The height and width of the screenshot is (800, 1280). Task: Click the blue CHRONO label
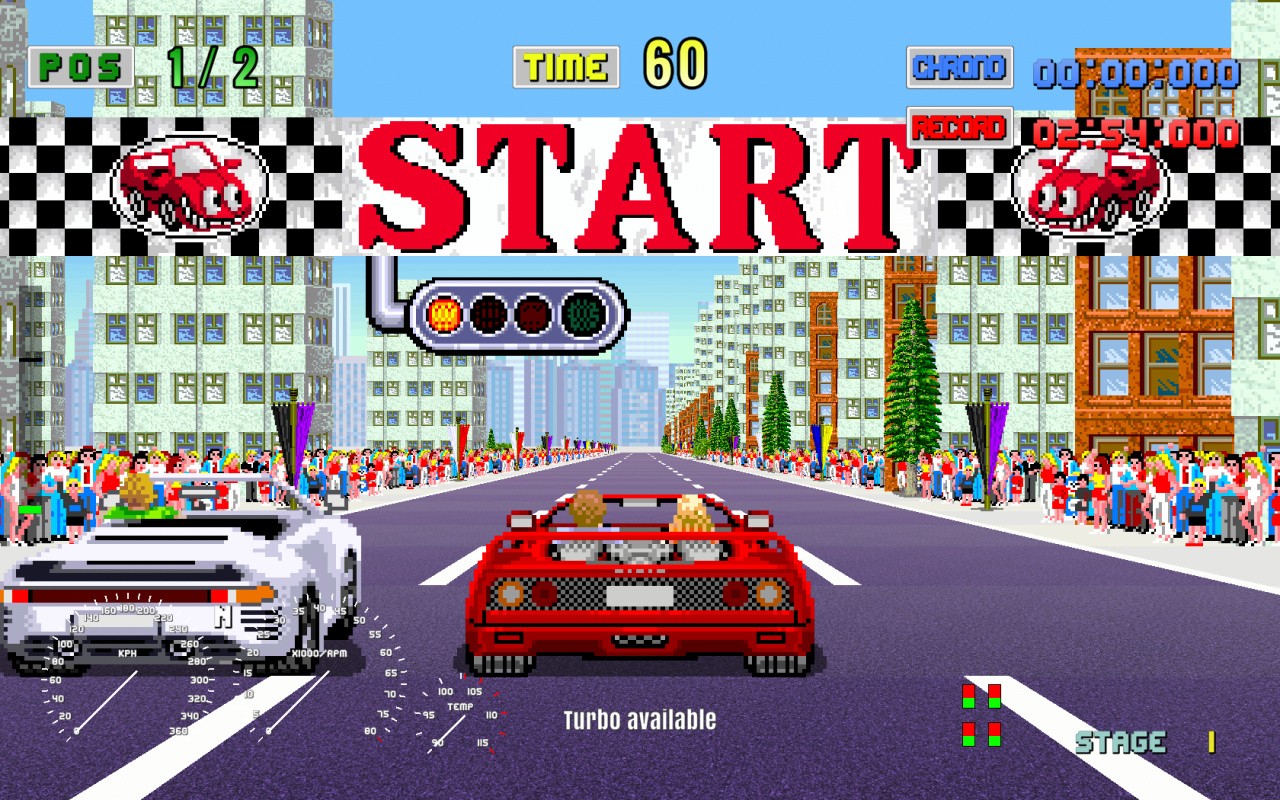pyautogui.click(x=960, y=68)
